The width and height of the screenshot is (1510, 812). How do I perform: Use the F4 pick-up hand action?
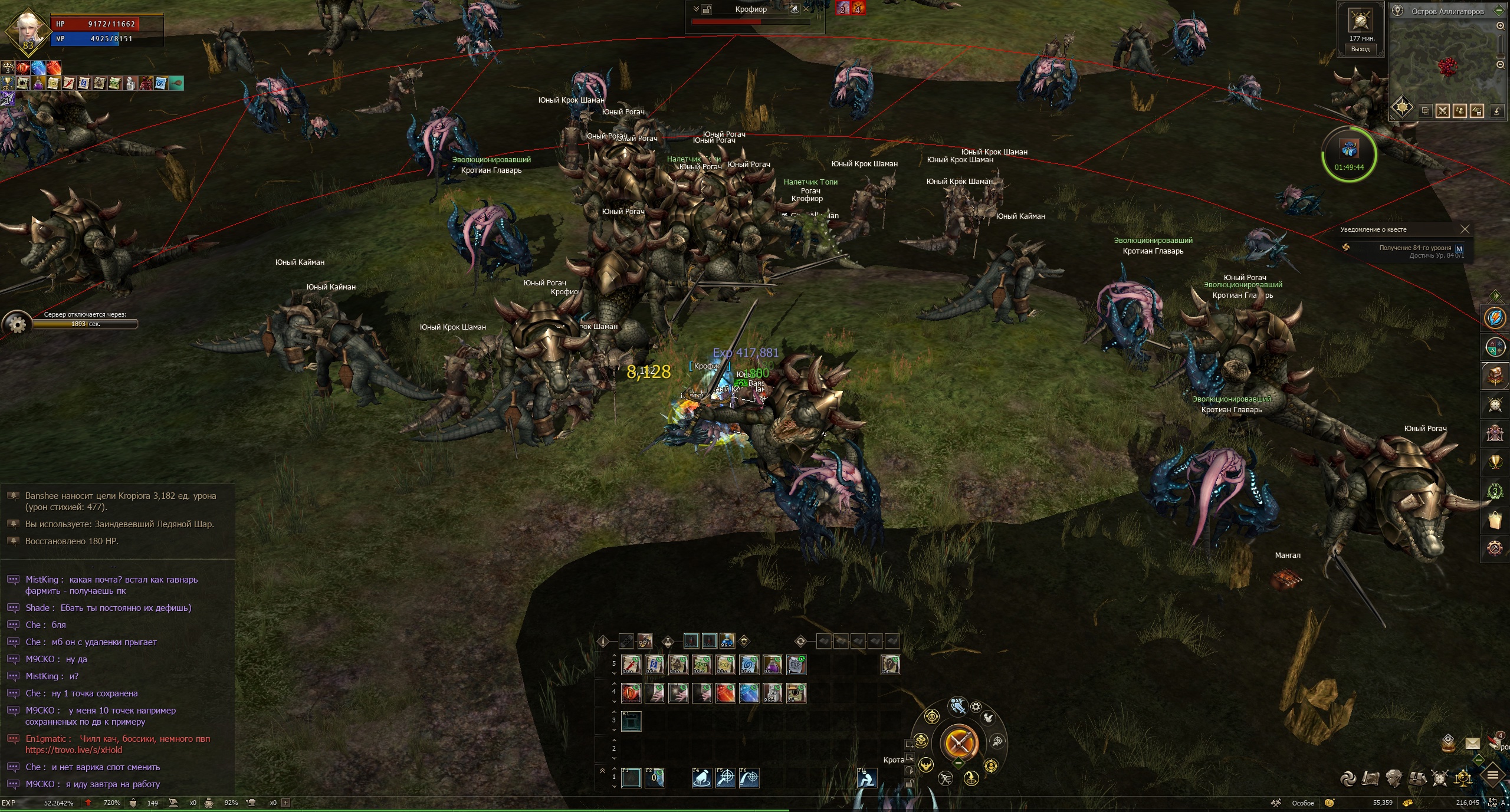[x=702, y=778]
